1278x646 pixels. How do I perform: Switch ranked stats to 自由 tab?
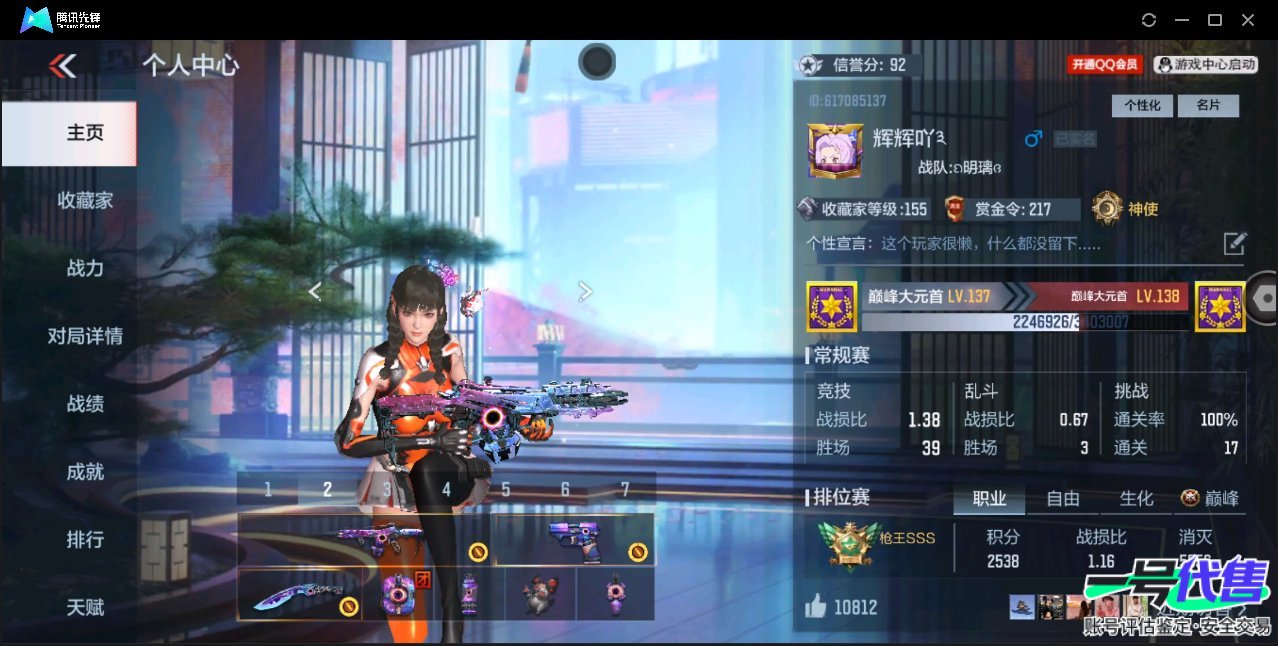point(1062,499)
